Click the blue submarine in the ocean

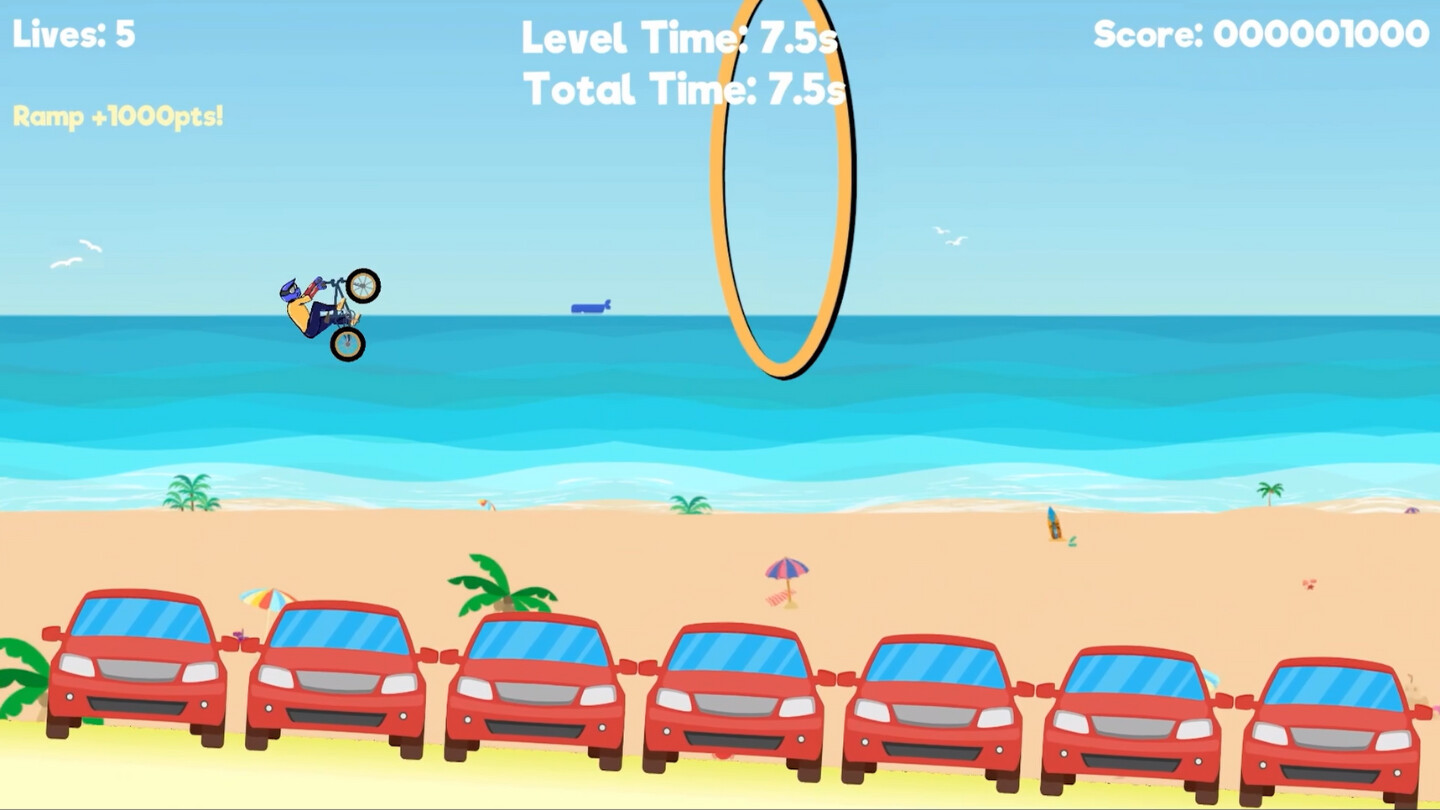point(590,307)
